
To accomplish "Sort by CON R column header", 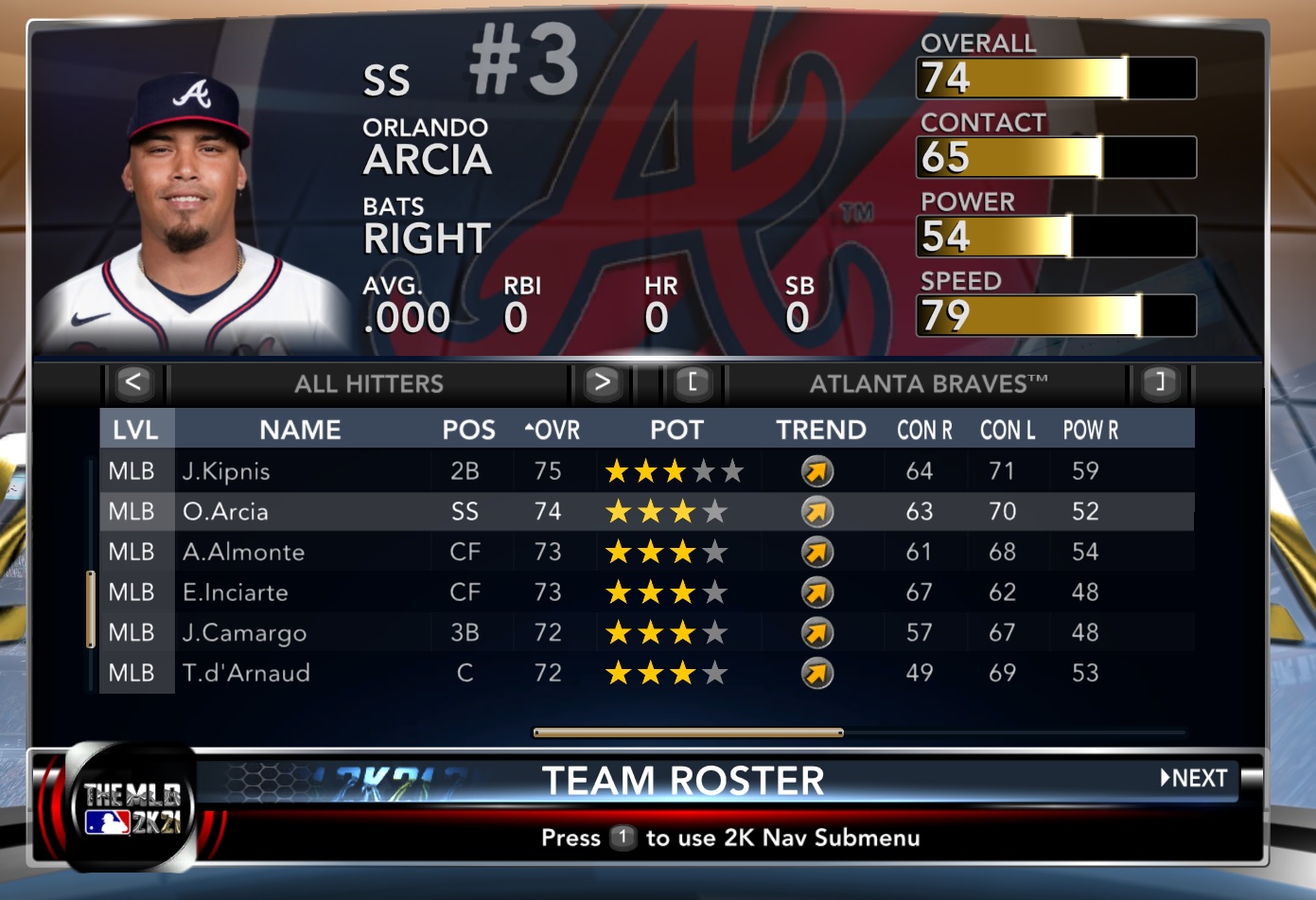I will [x=924, y=431].
